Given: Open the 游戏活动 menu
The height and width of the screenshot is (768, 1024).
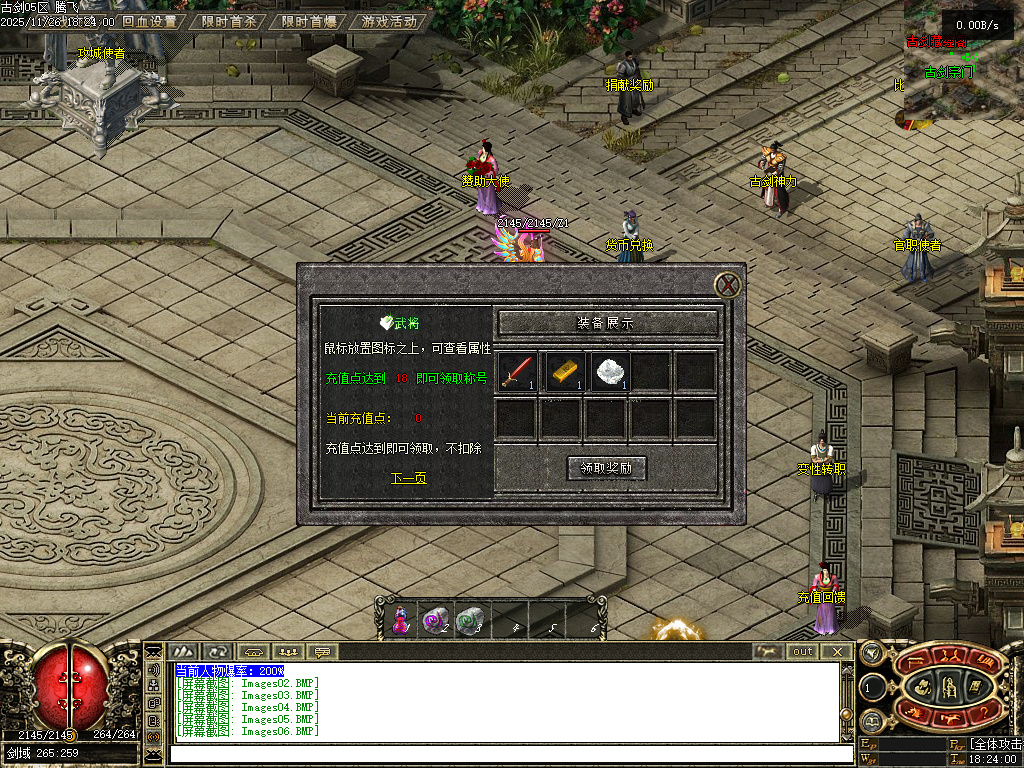Looking at the screenshot, I should 390,21.
